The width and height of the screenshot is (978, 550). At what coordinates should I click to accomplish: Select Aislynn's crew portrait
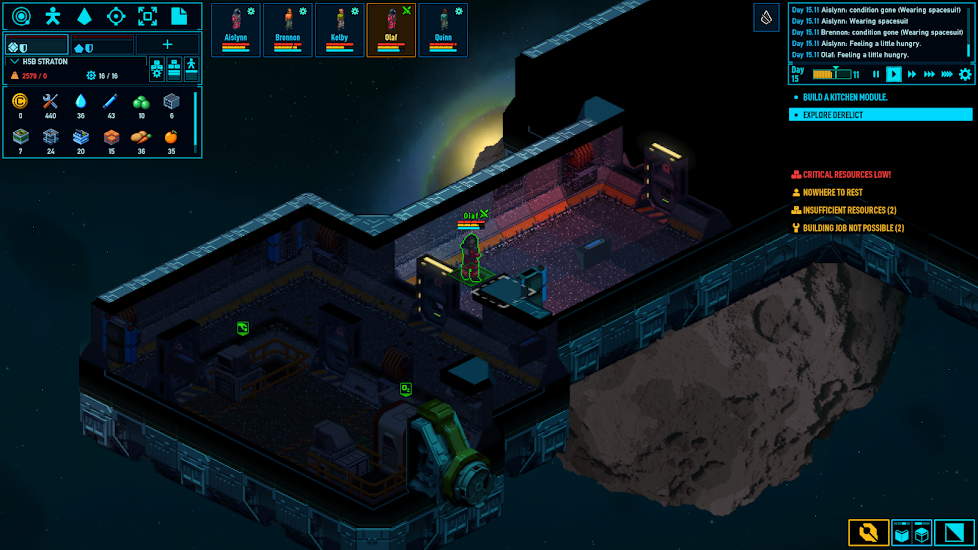tap(236, 29)
